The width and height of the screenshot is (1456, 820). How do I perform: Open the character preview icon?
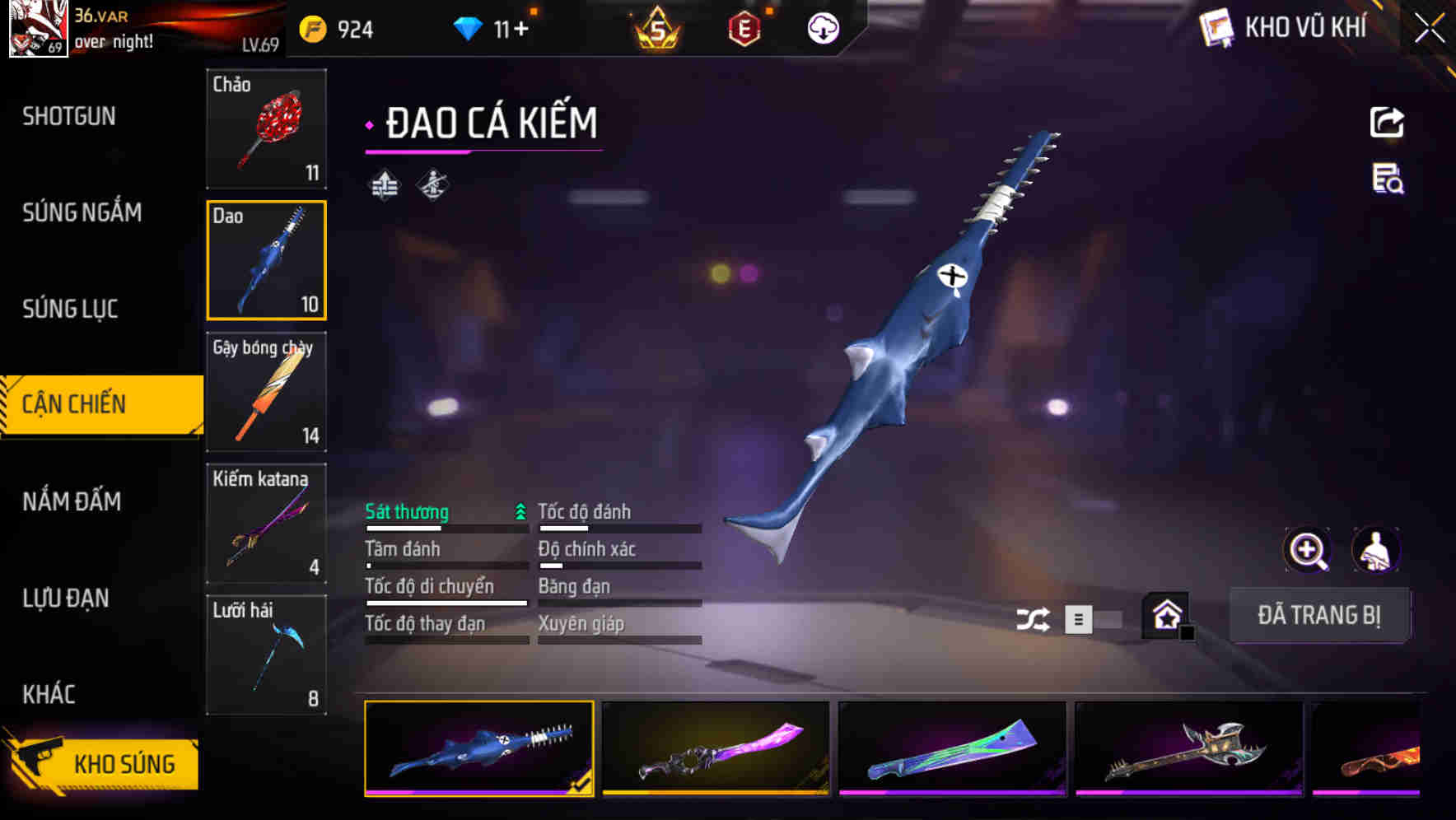pyautogui.click(x=1376, y=549)
